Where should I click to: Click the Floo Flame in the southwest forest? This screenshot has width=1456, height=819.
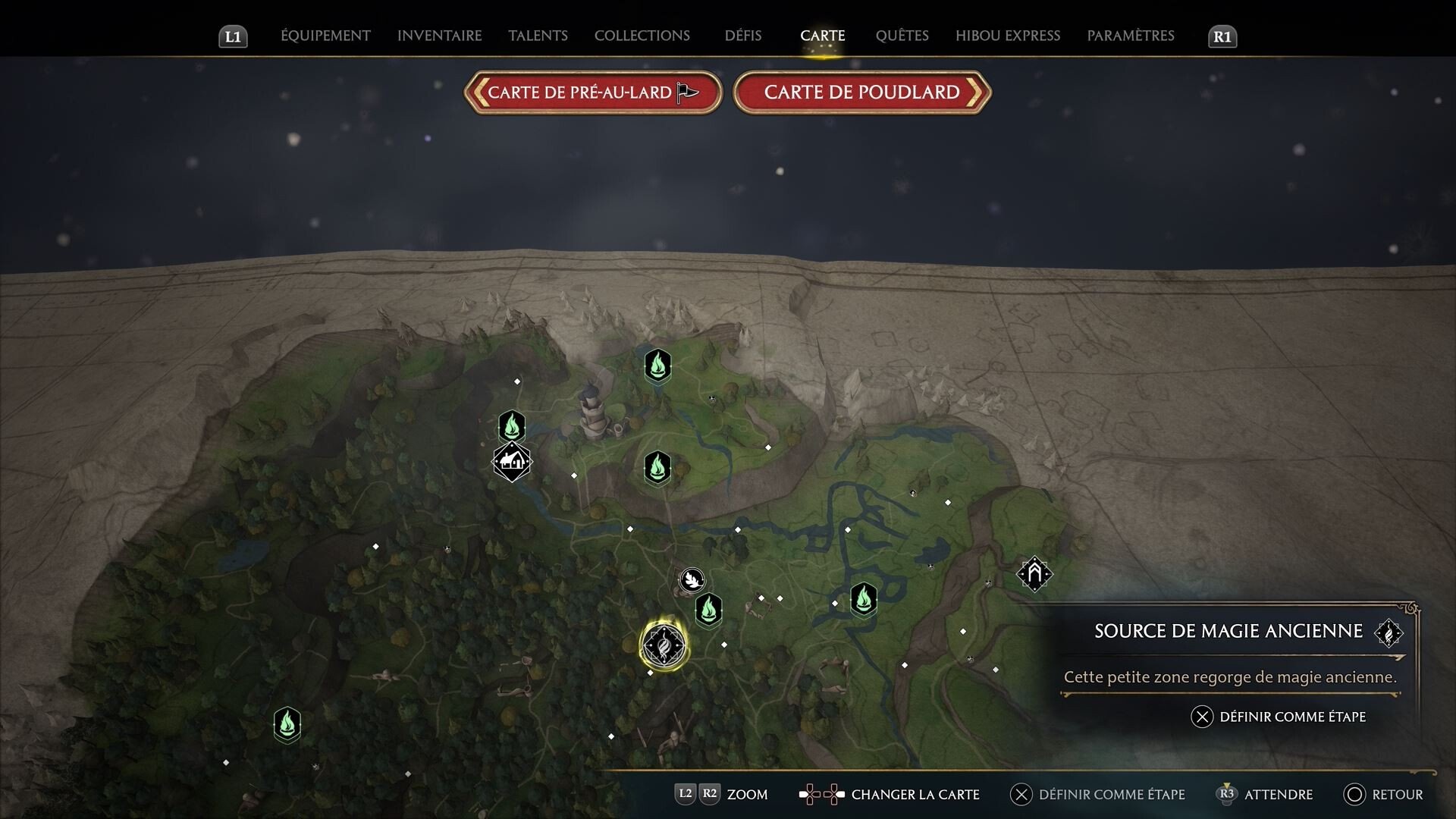pyautogui.click(x=287, y=724)
